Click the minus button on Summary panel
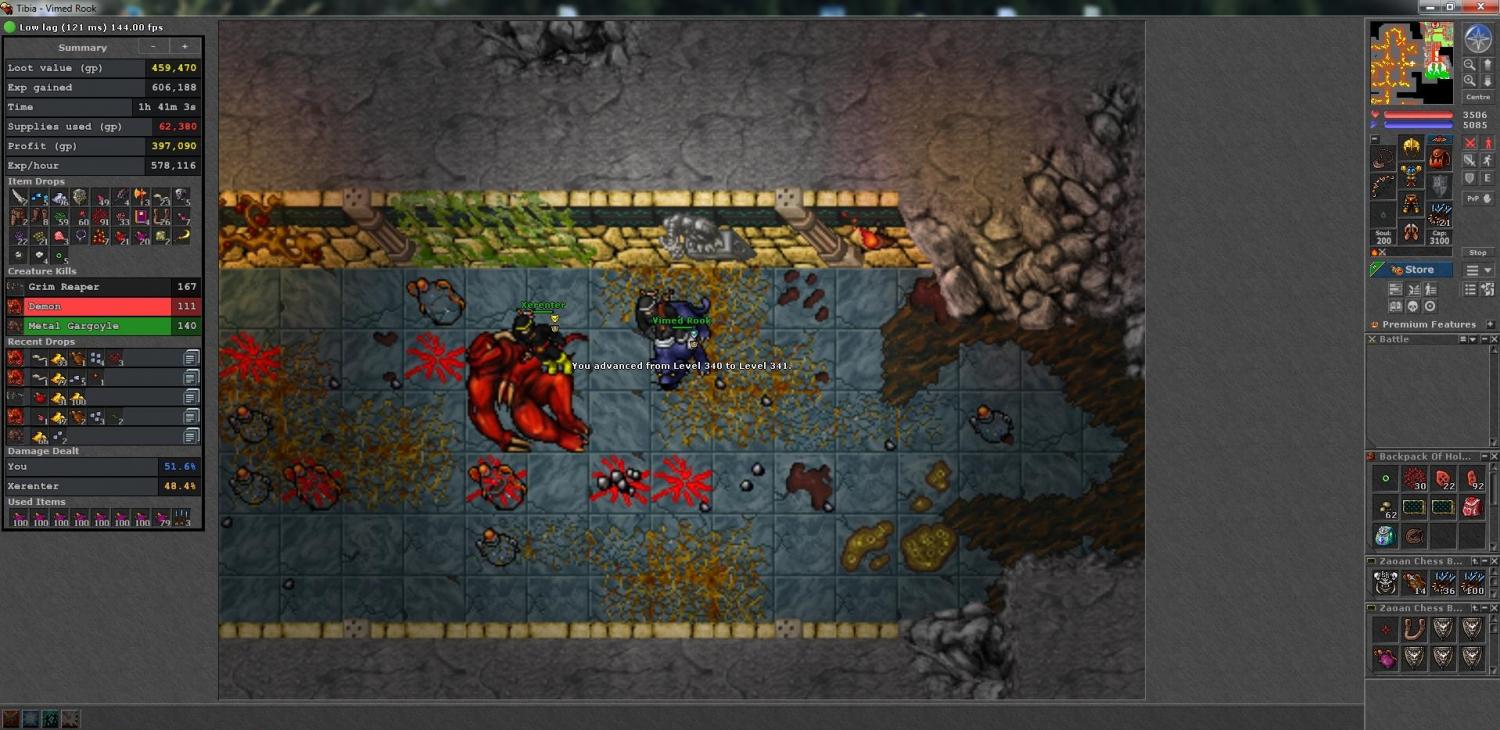Image resolution: width=1500 pixels, height=730 pixels. click(153, 47)
